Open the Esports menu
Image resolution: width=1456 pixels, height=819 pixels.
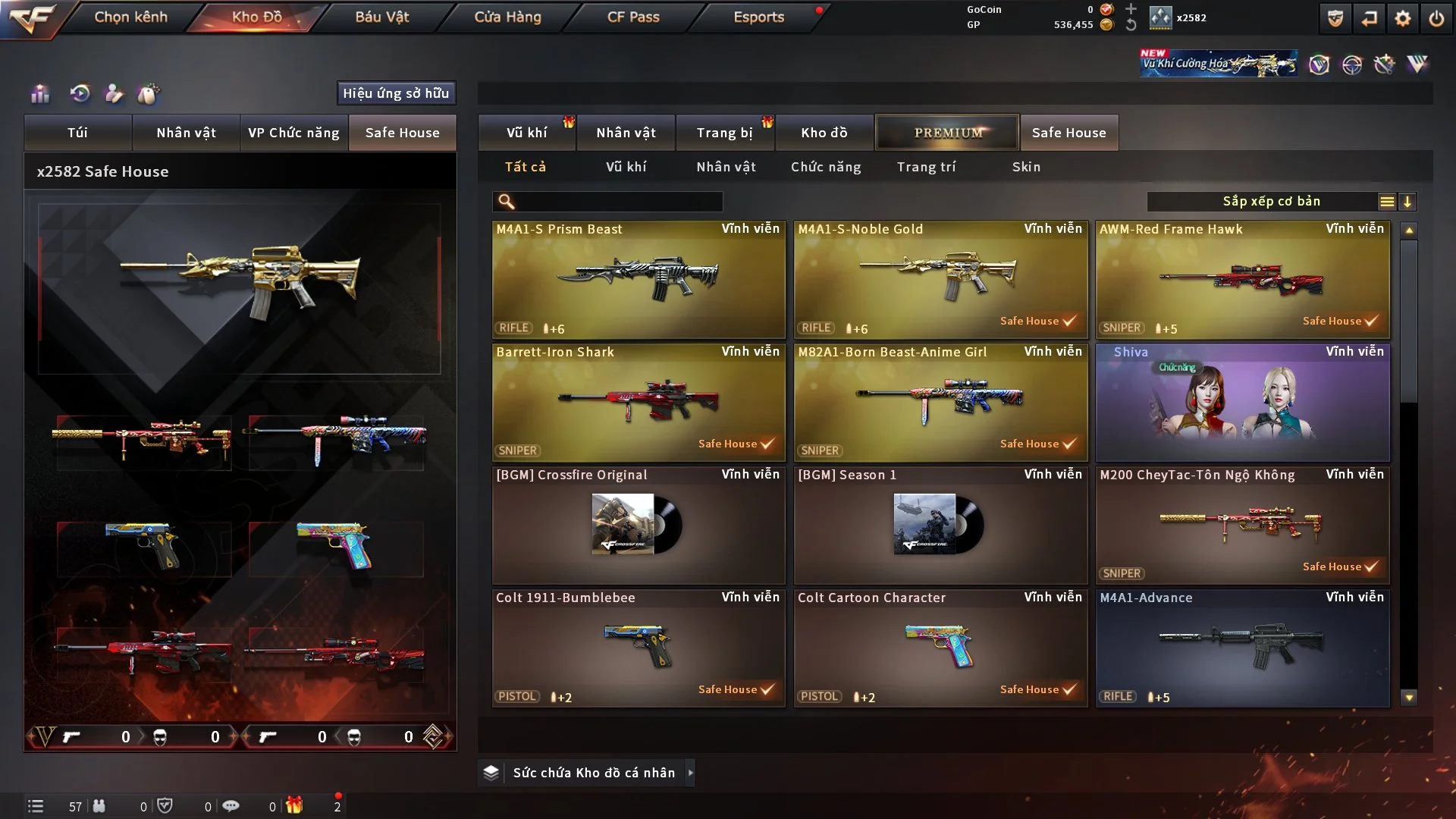(758, 17)
